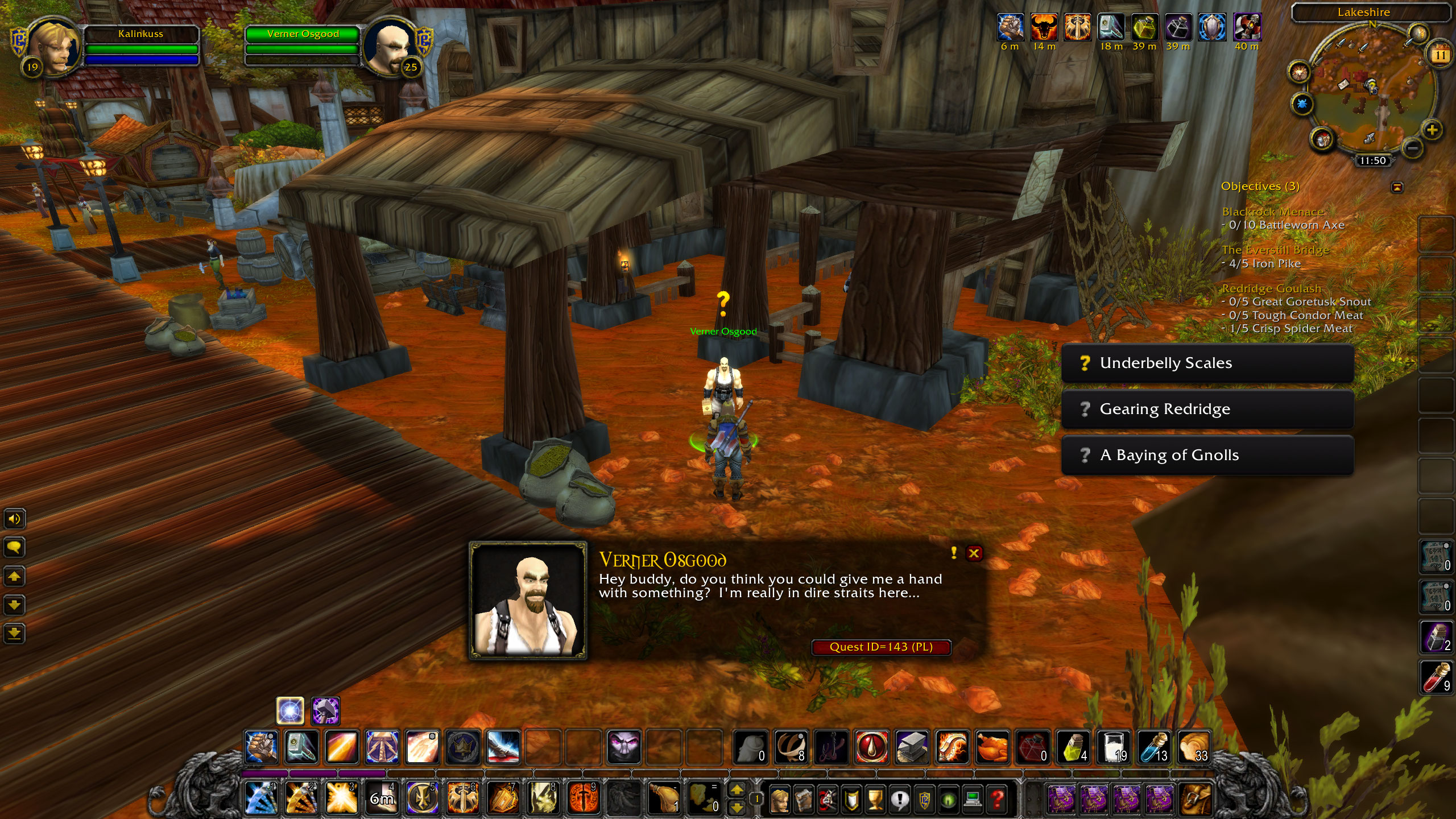Mute game audio with the speaker icon
This screenshot has width=1456, height=819.
tap(15, 519)
